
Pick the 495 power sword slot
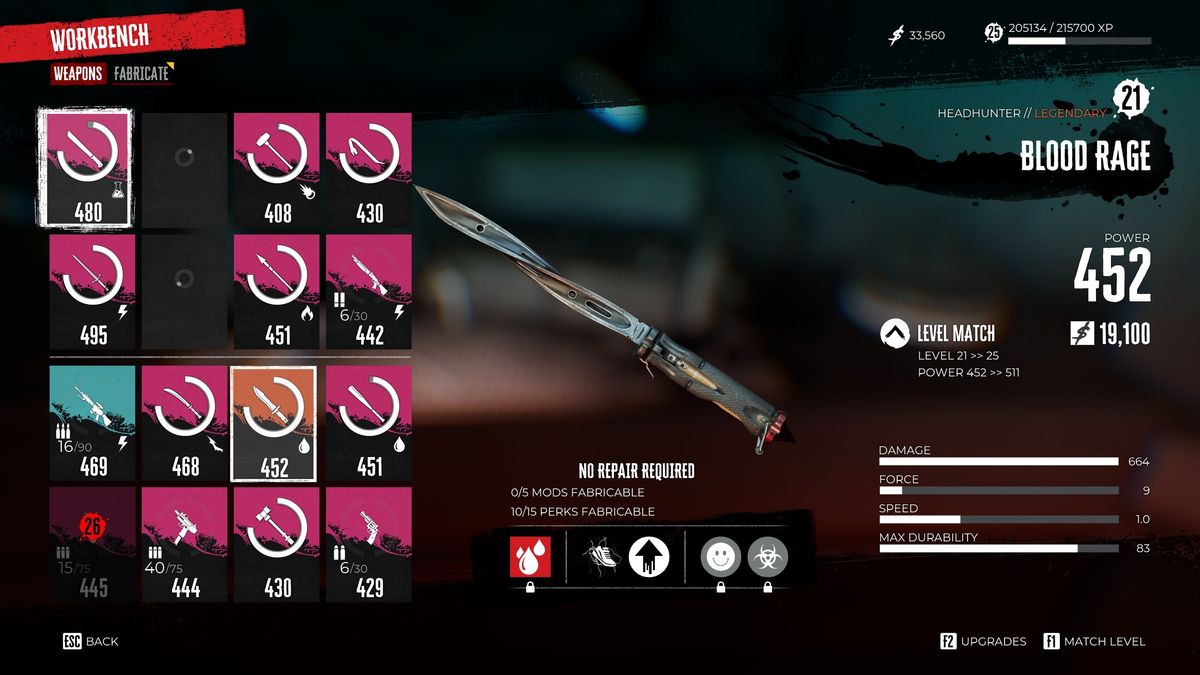[x=93, y=291]
